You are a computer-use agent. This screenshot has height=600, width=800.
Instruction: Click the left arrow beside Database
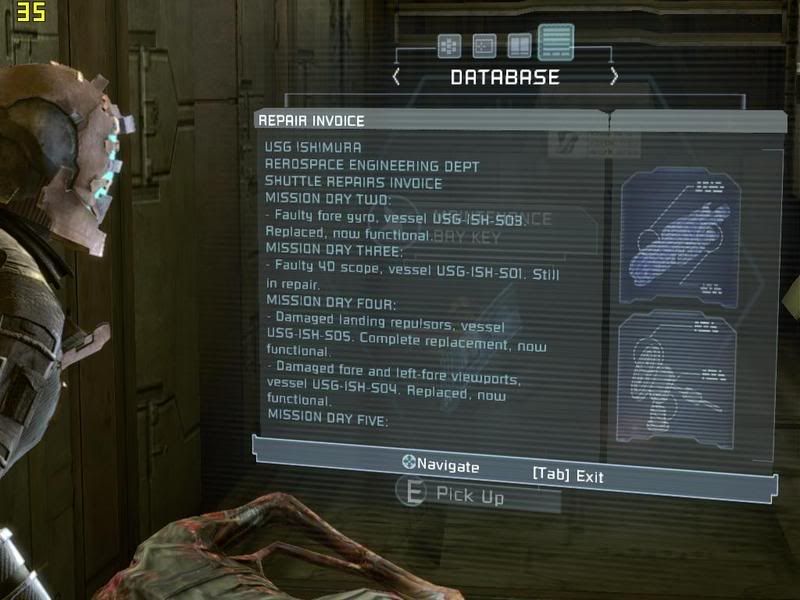(397, 77)
